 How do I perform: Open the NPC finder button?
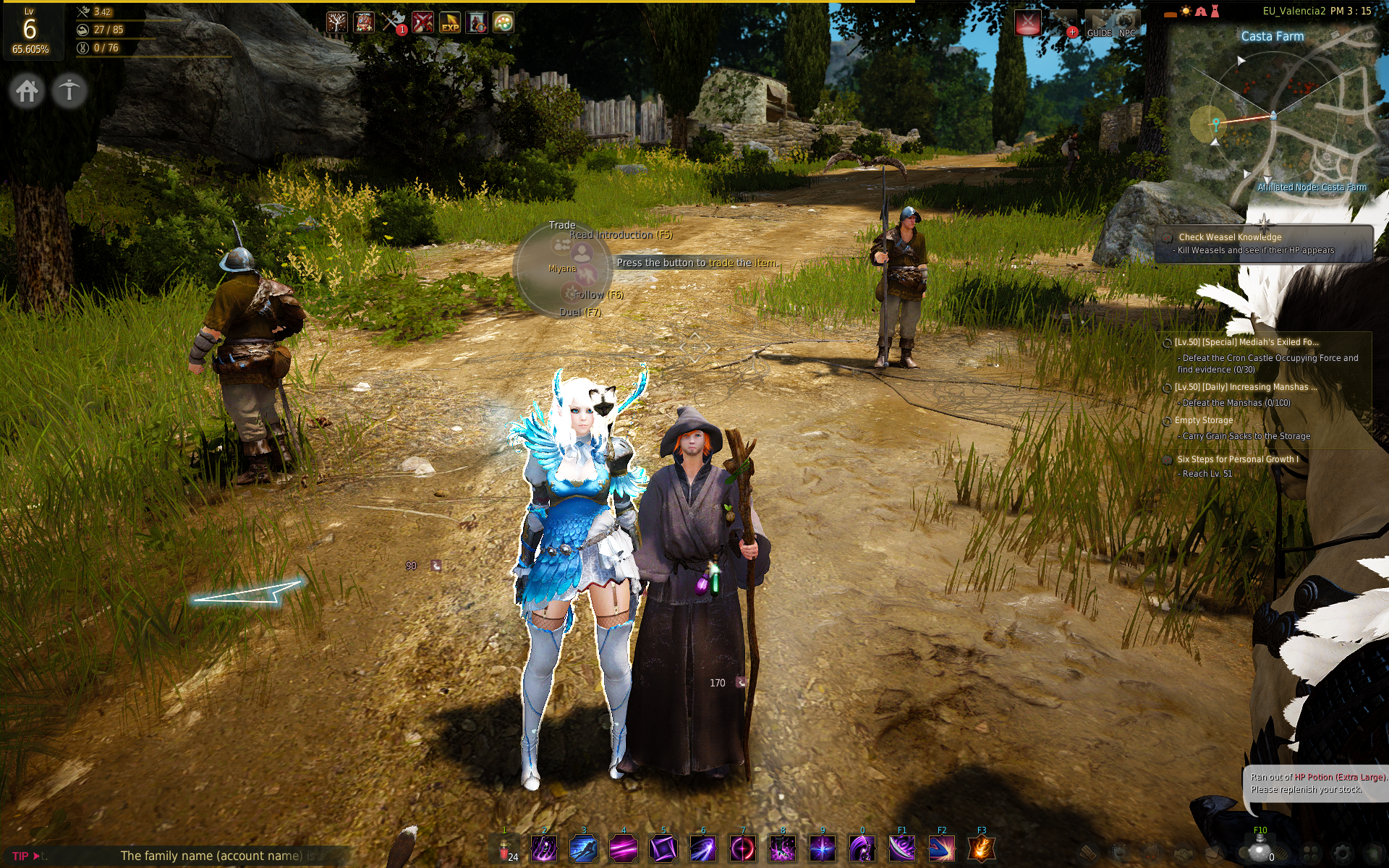[x=1126, y=24]
